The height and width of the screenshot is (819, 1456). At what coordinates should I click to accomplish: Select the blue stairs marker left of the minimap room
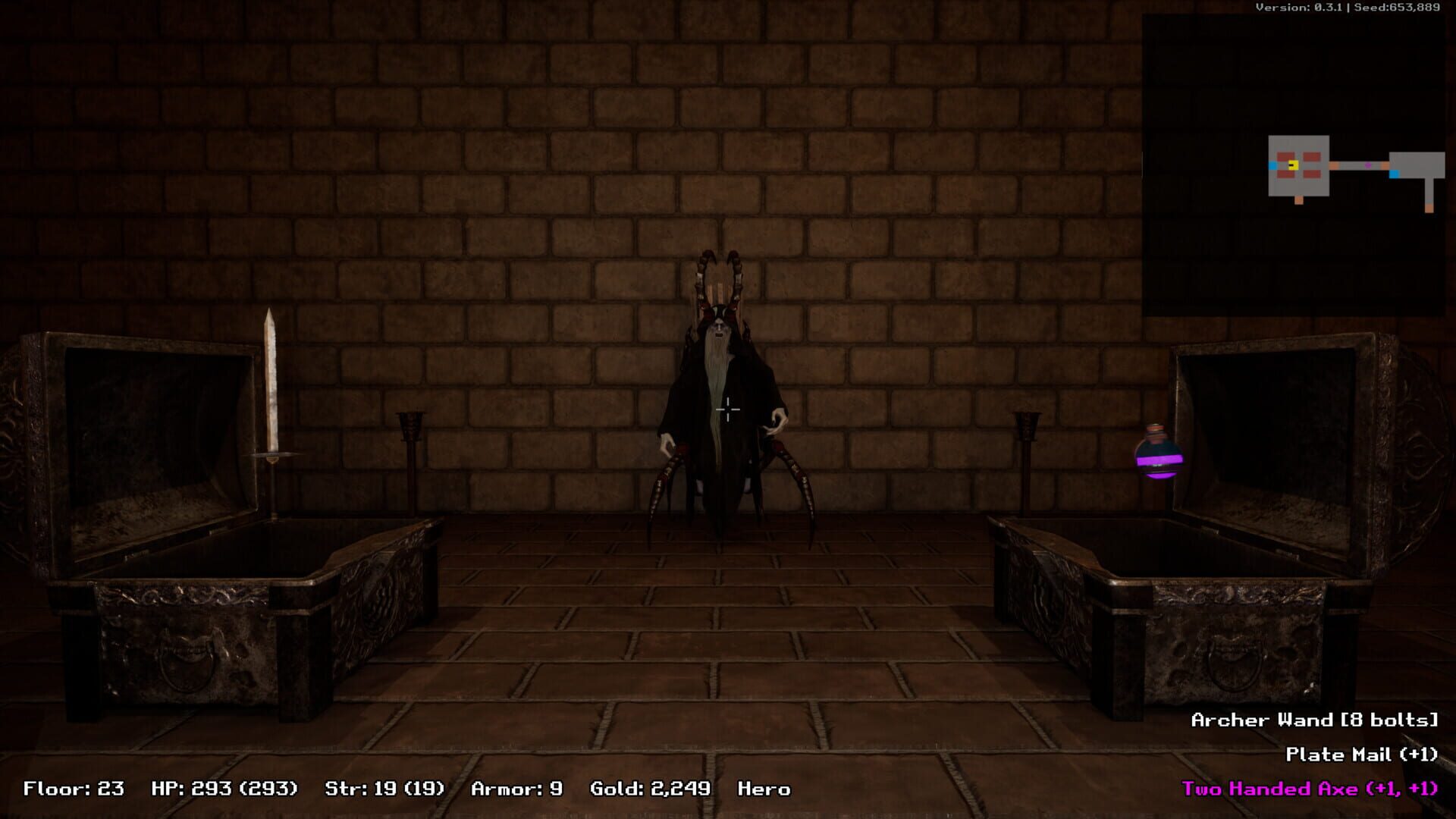pos(1272,165)
